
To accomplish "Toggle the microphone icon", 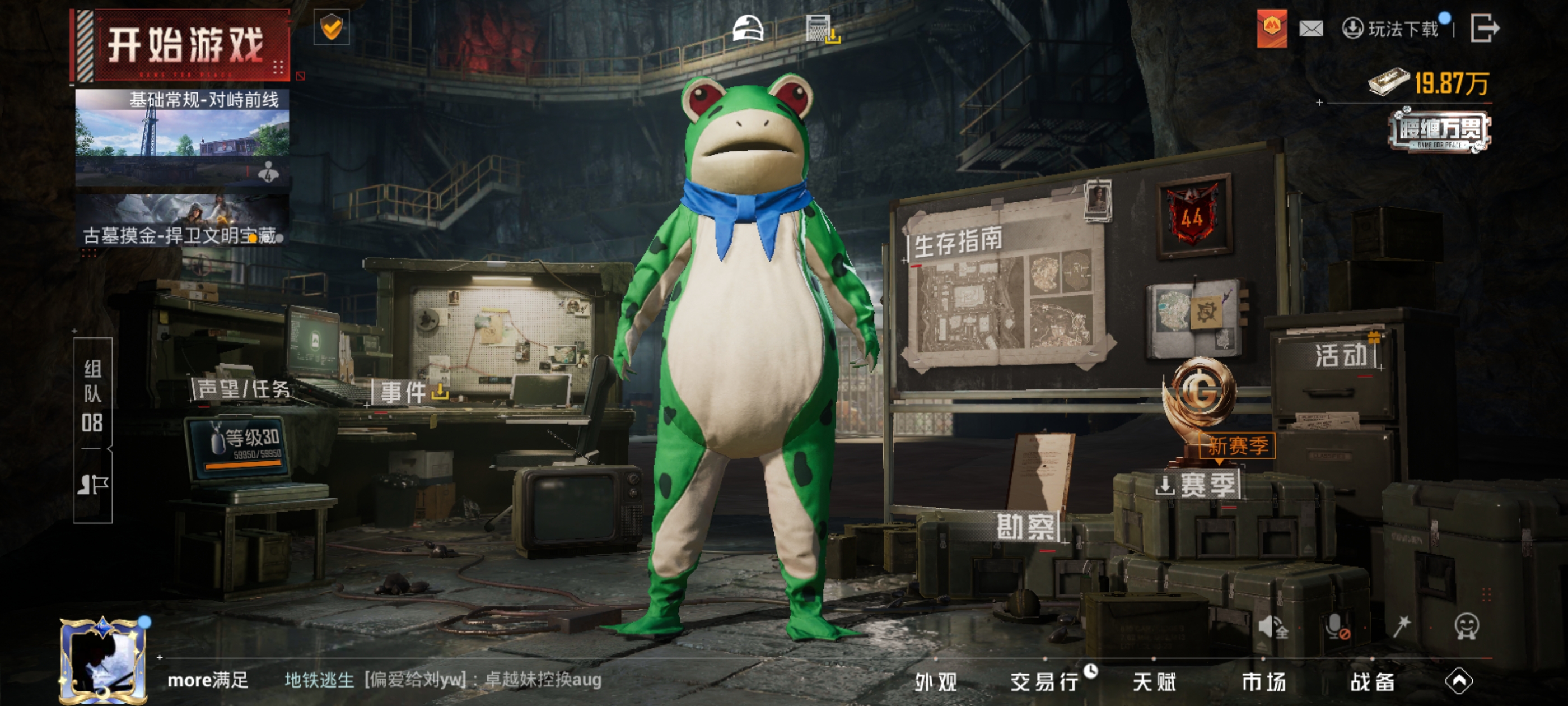I will (x=1336, y=625).
